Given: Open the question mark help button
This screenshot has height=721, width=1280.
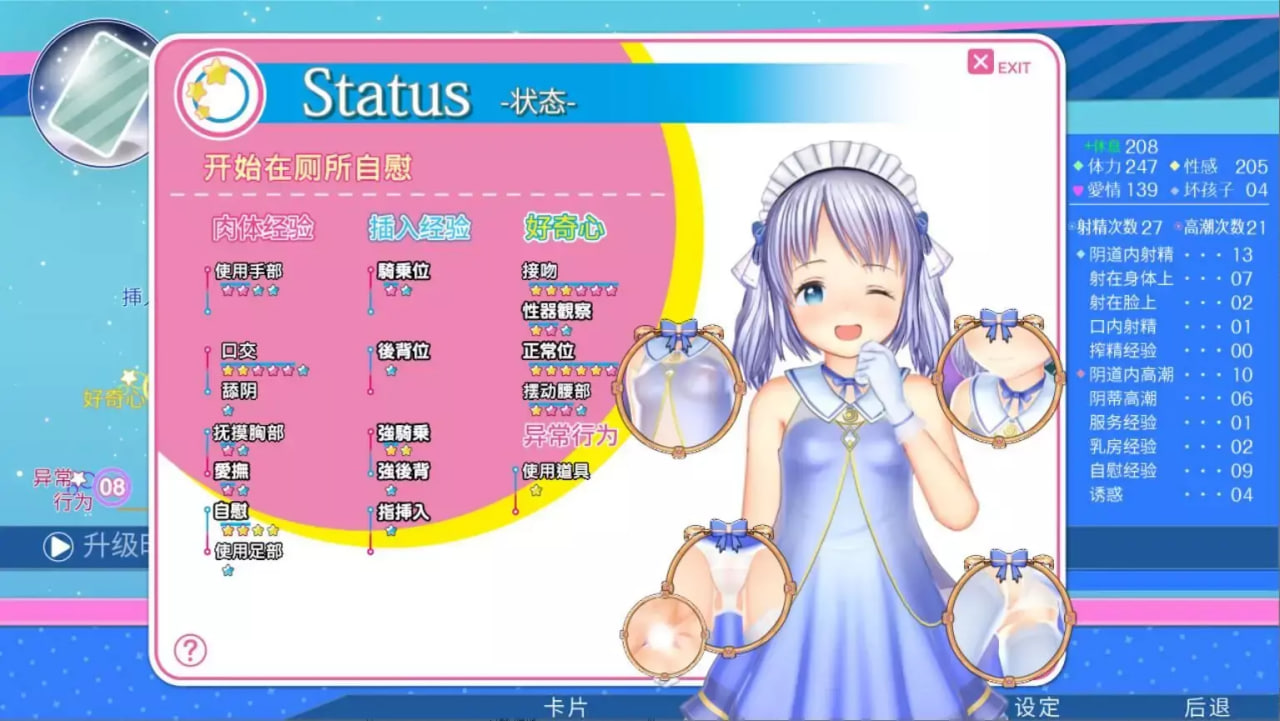Looking at the screenshot, I should (x=190, y=650).
